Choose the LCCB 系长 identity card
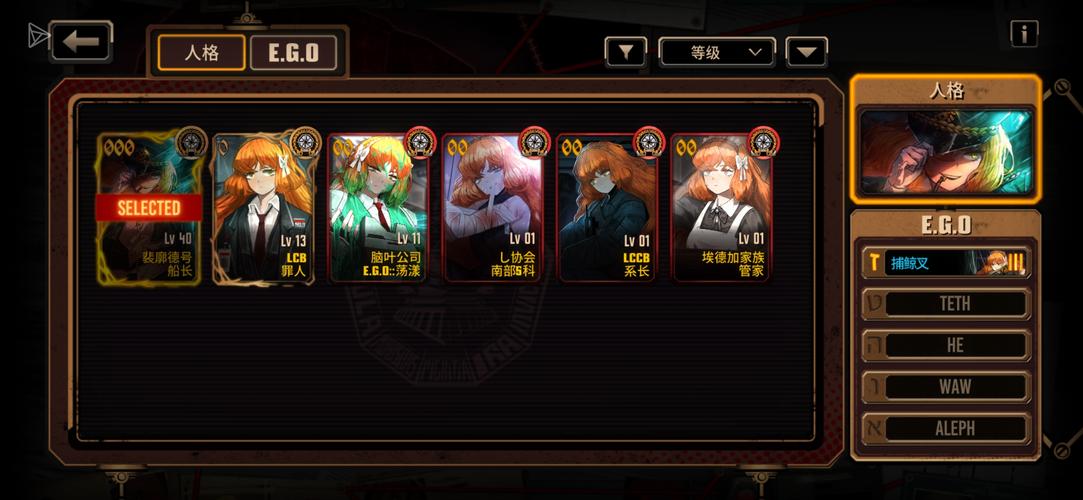 607,208
